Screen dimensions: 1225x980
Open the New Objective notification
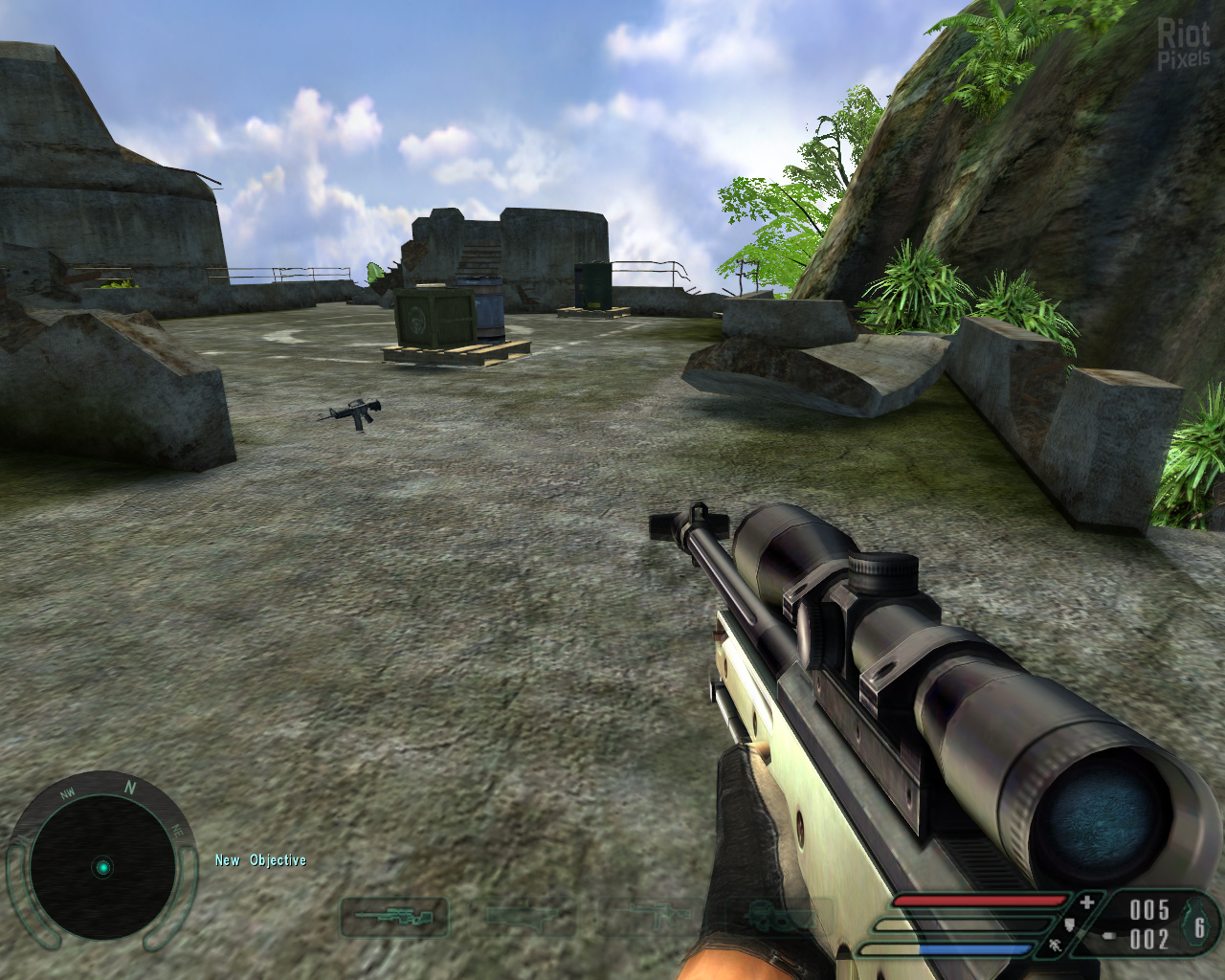click(x=260, y=860)
